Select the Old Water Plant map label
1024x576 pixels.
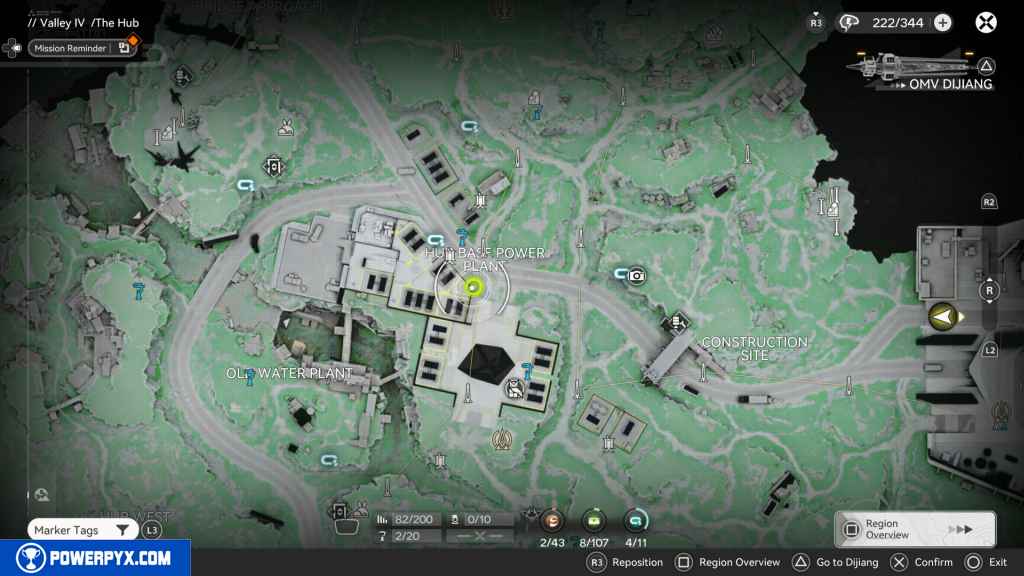pos(289,374)
